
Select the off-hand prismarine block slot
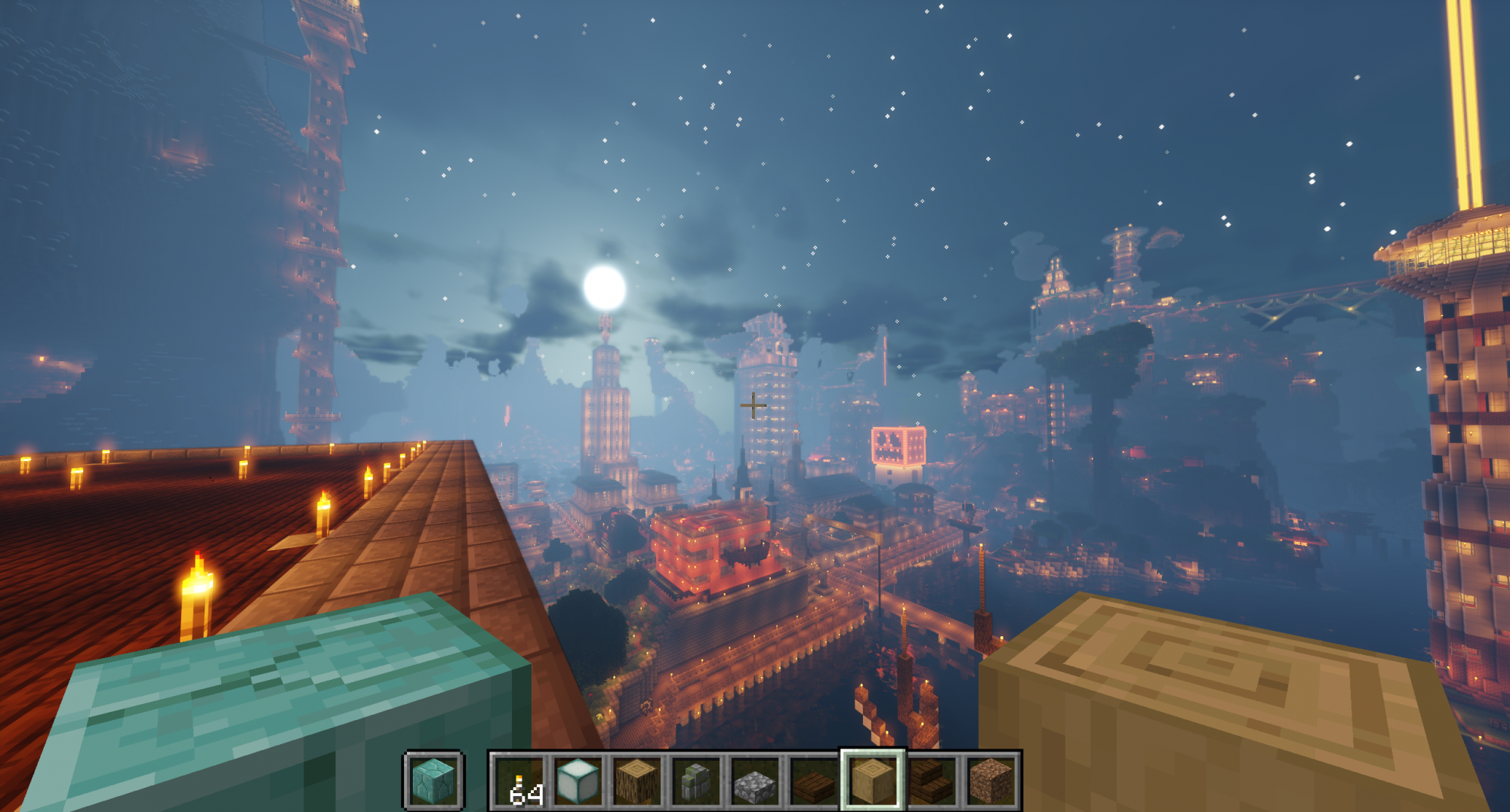click(434, 781)
